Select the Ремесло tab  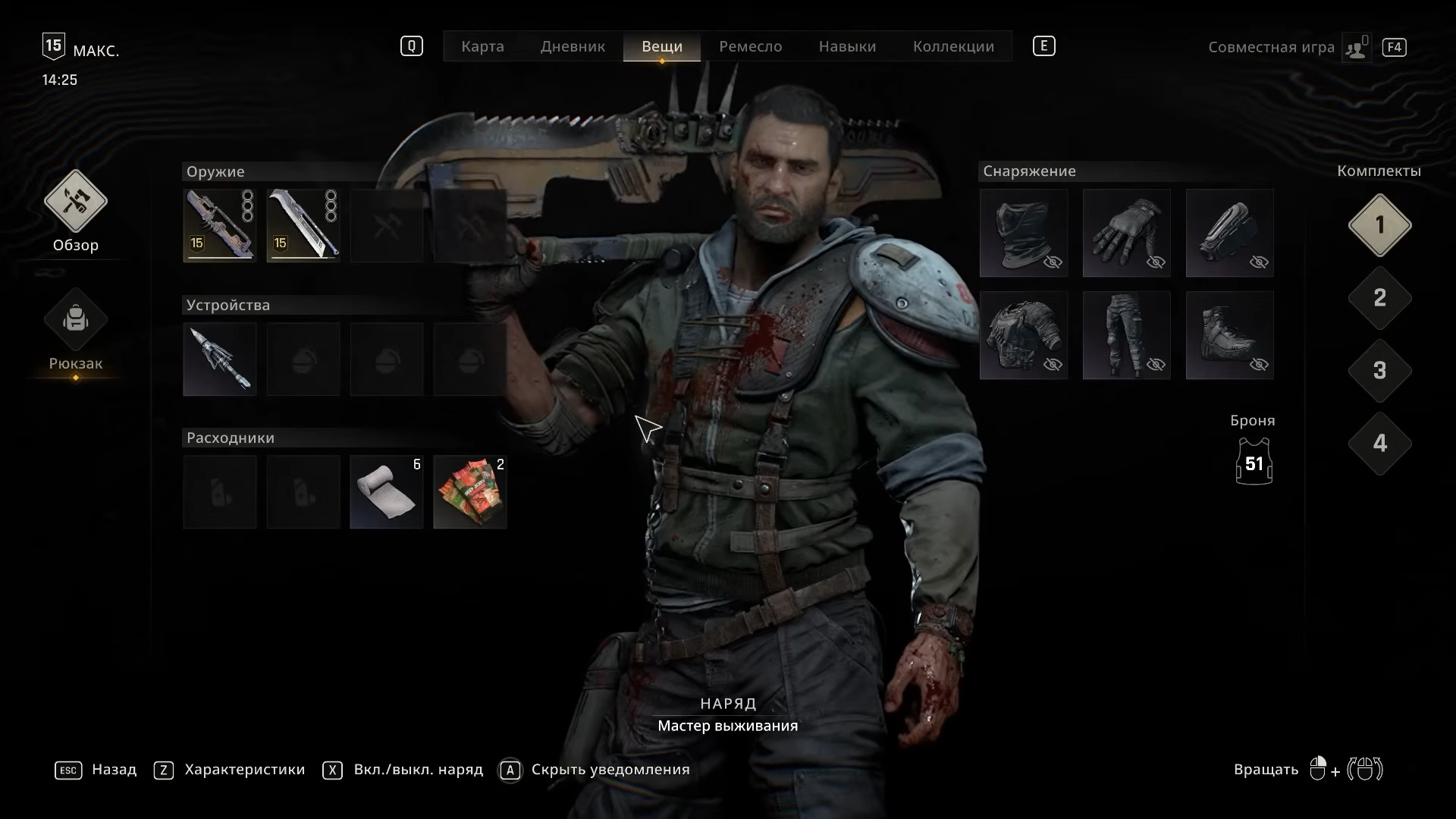pyautogui.click(x=750, y=46)
